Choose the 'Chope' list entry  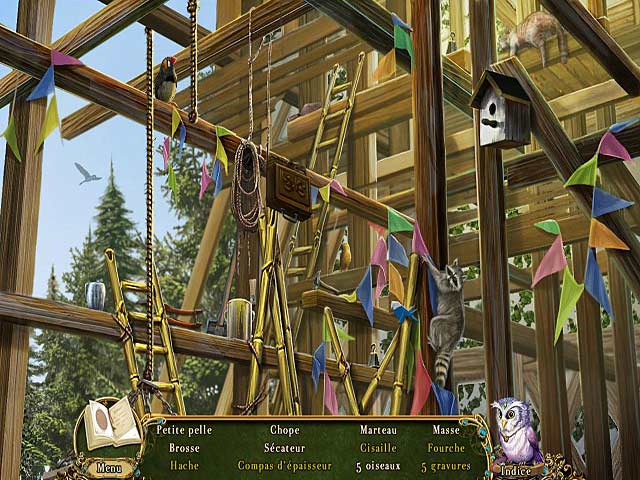(x=285, y=430)
